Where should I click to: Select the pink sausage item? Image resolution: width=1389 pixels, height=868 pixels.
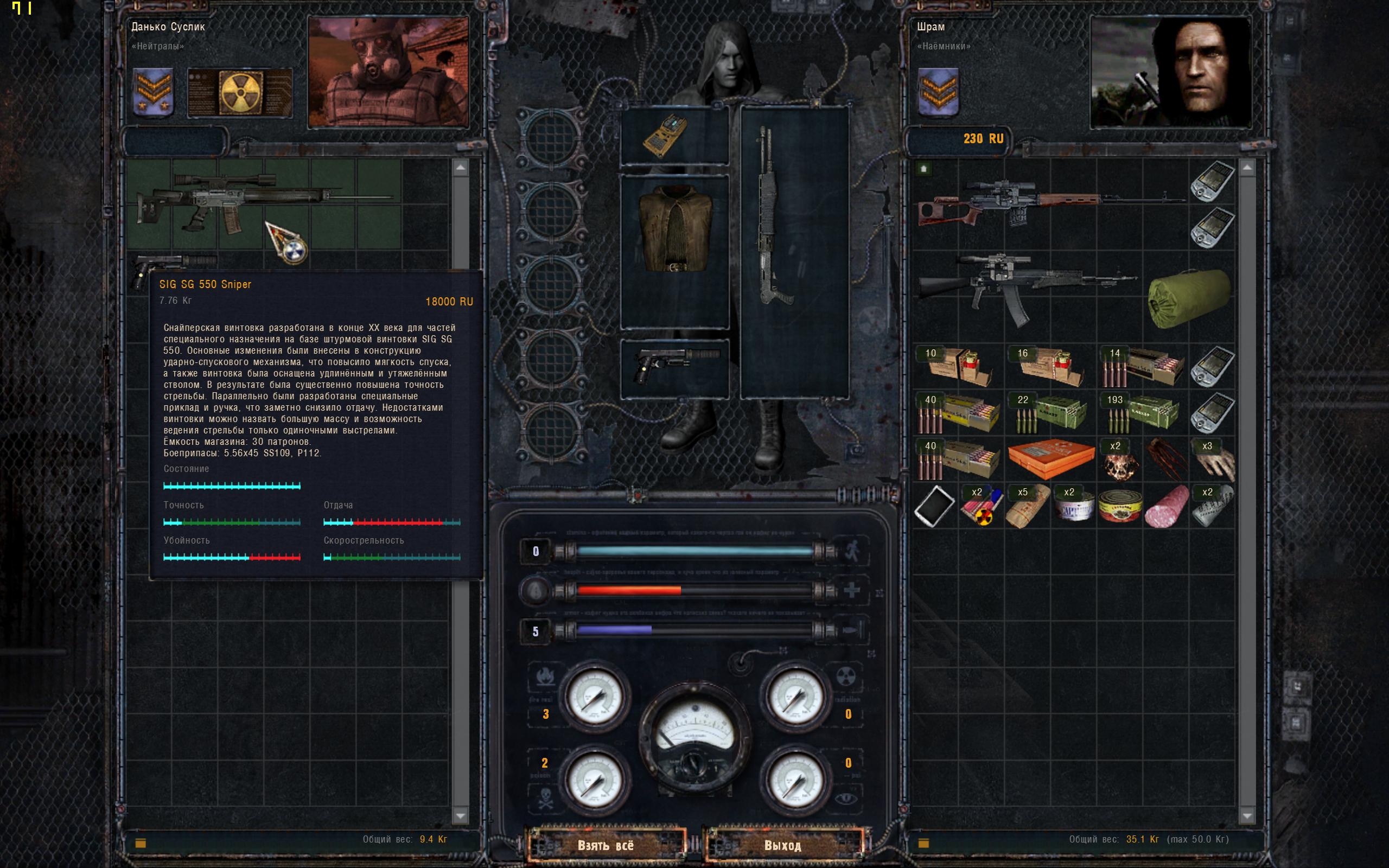click(x=1165, y=506)
